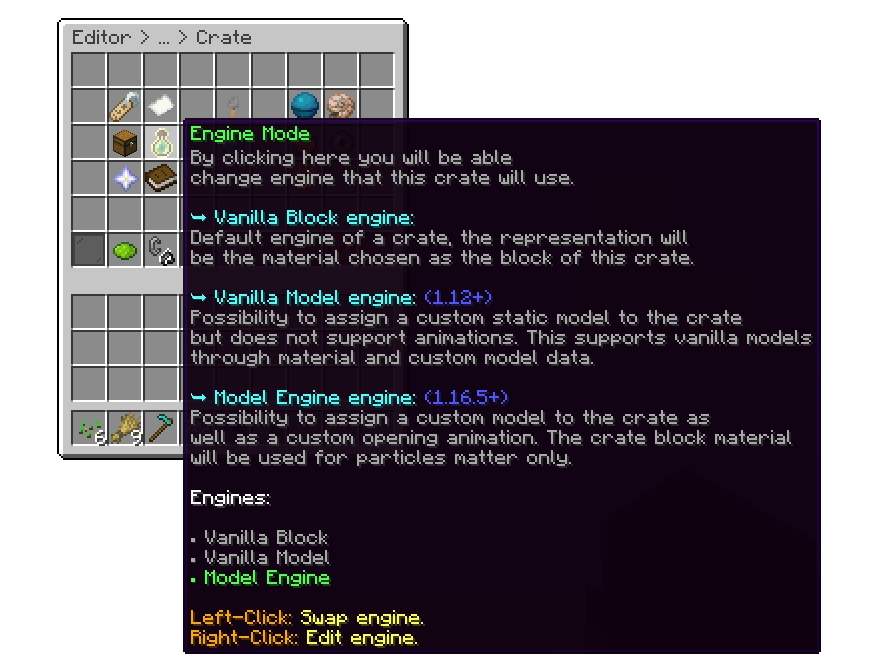869x670 pixels.
Task: Select the brown book item slot
Action: pyautogui.click(x=161, y=178)
